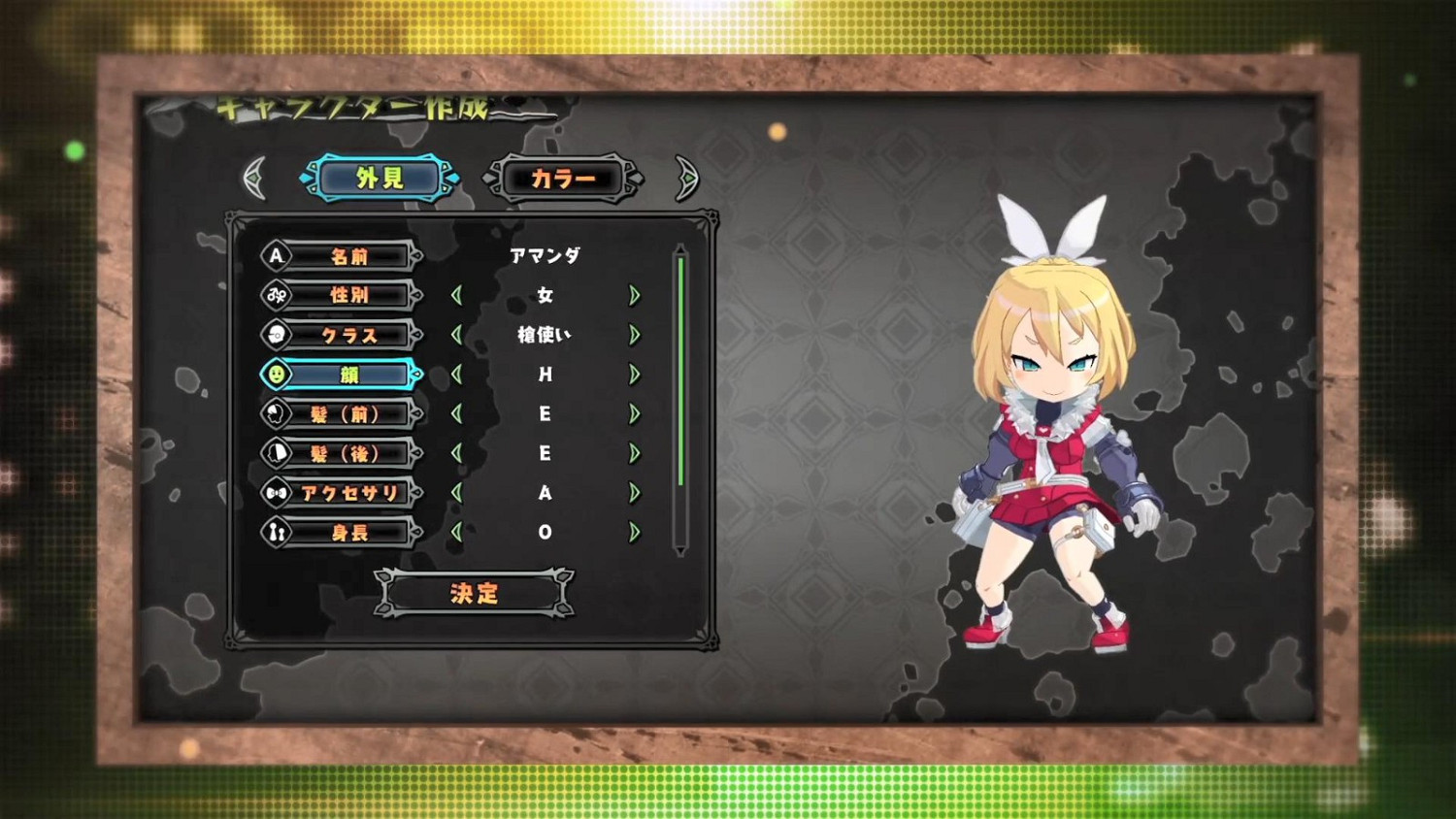Go to previous class from 槍使い
The height and width of the screenshot is (819, 1456).
tap(456, 335)
